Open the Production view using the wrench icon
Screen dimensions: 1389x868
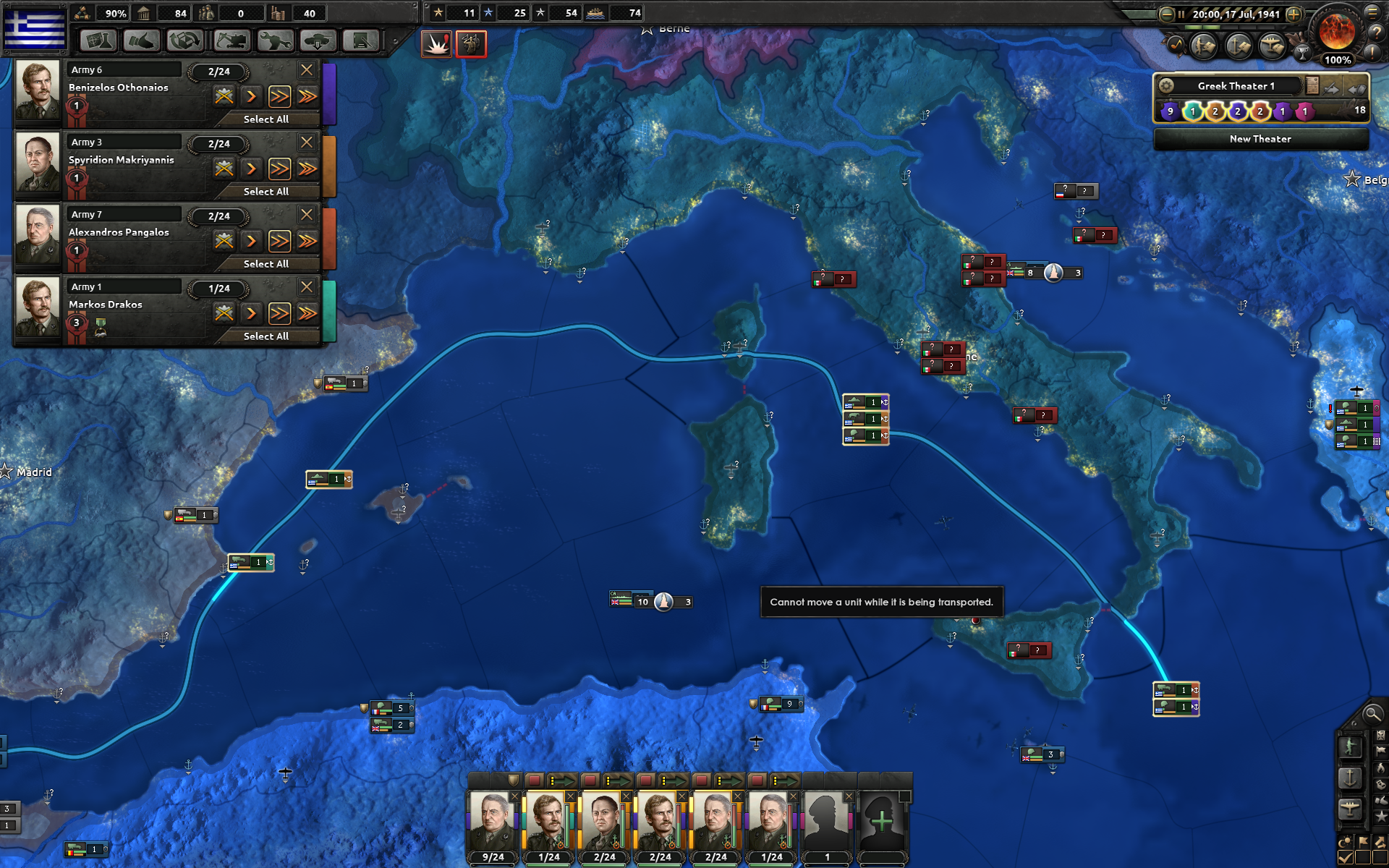(276, 41)
